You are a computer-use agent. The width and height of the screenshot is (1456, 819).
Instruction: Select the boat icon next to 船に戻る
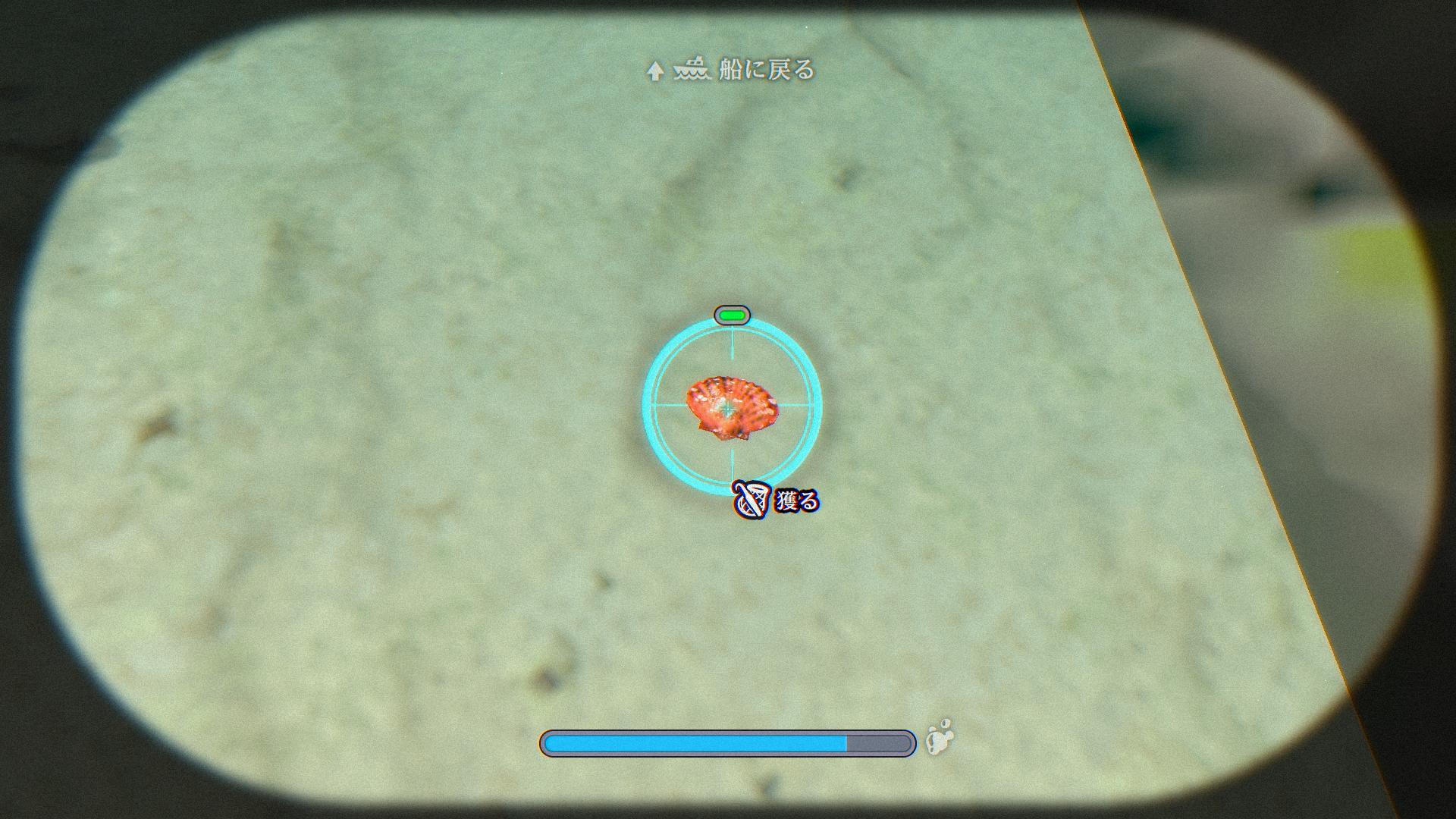click(x=692, y=71)
